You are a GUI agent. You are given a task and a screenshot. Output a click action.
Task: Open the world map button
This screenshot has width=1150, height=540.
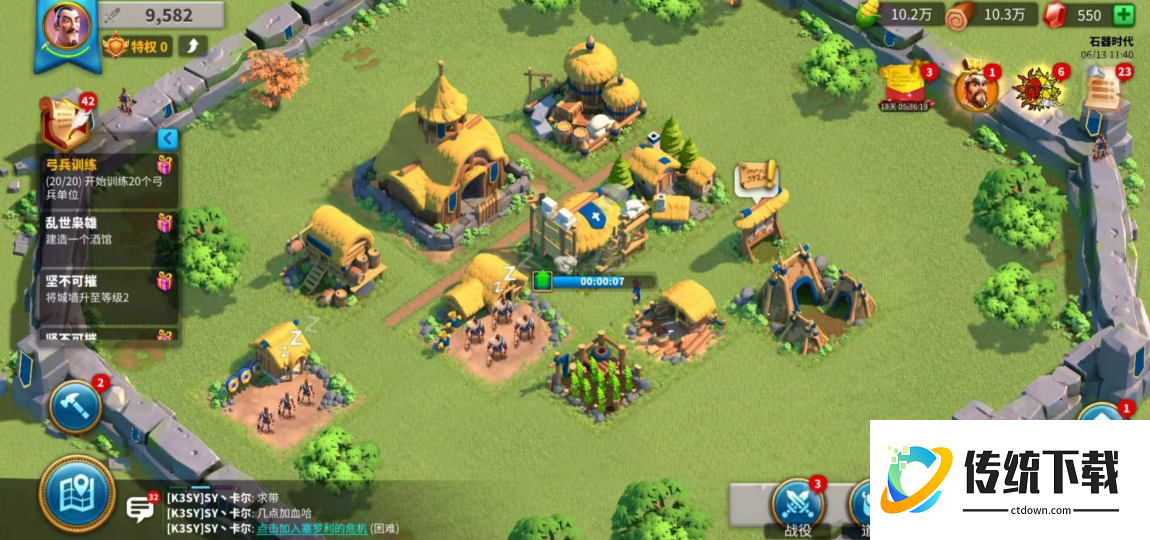click(x=77, y=492)
